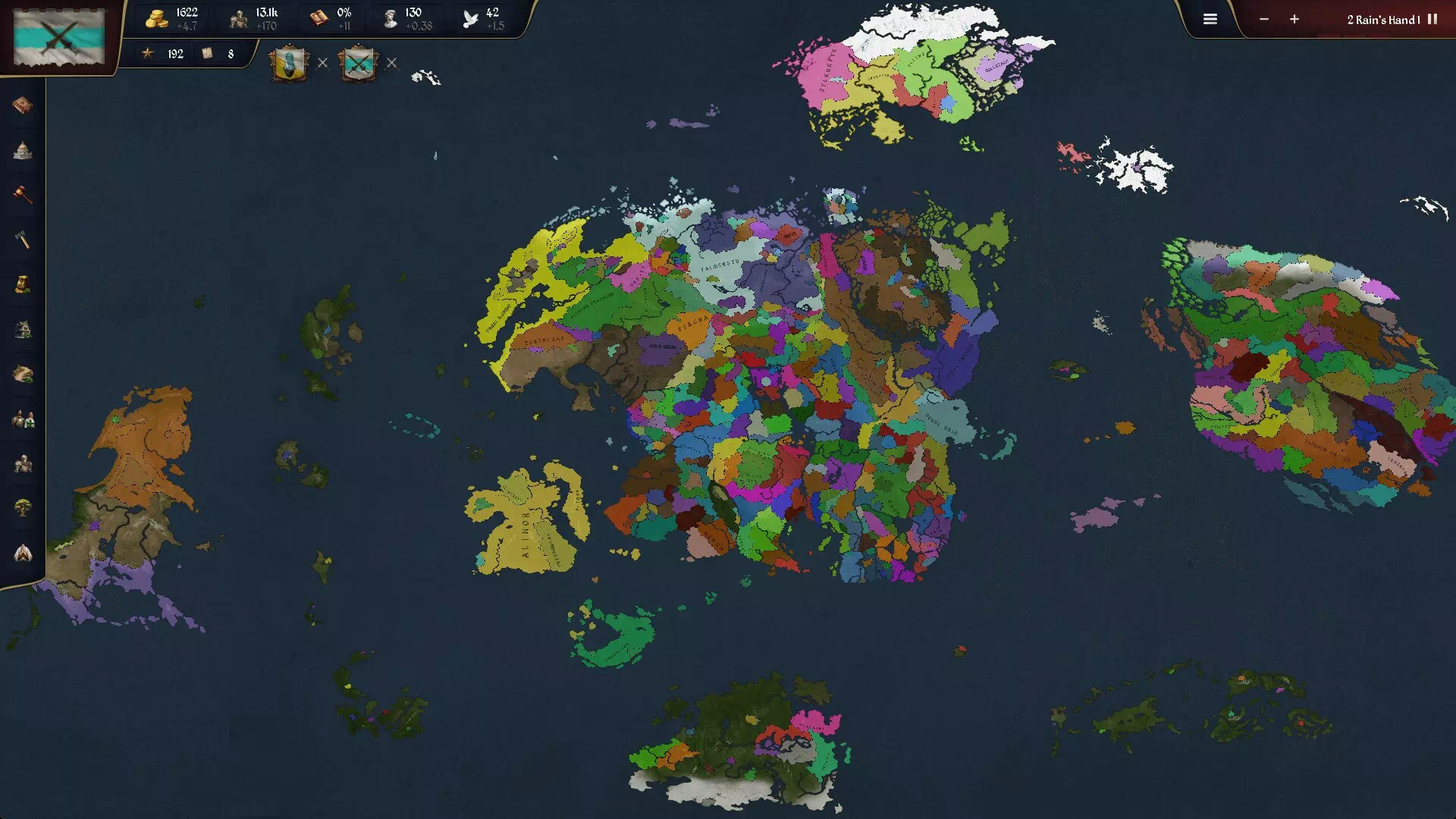Open the tree sidebar panel

click(x=23, y=508)
